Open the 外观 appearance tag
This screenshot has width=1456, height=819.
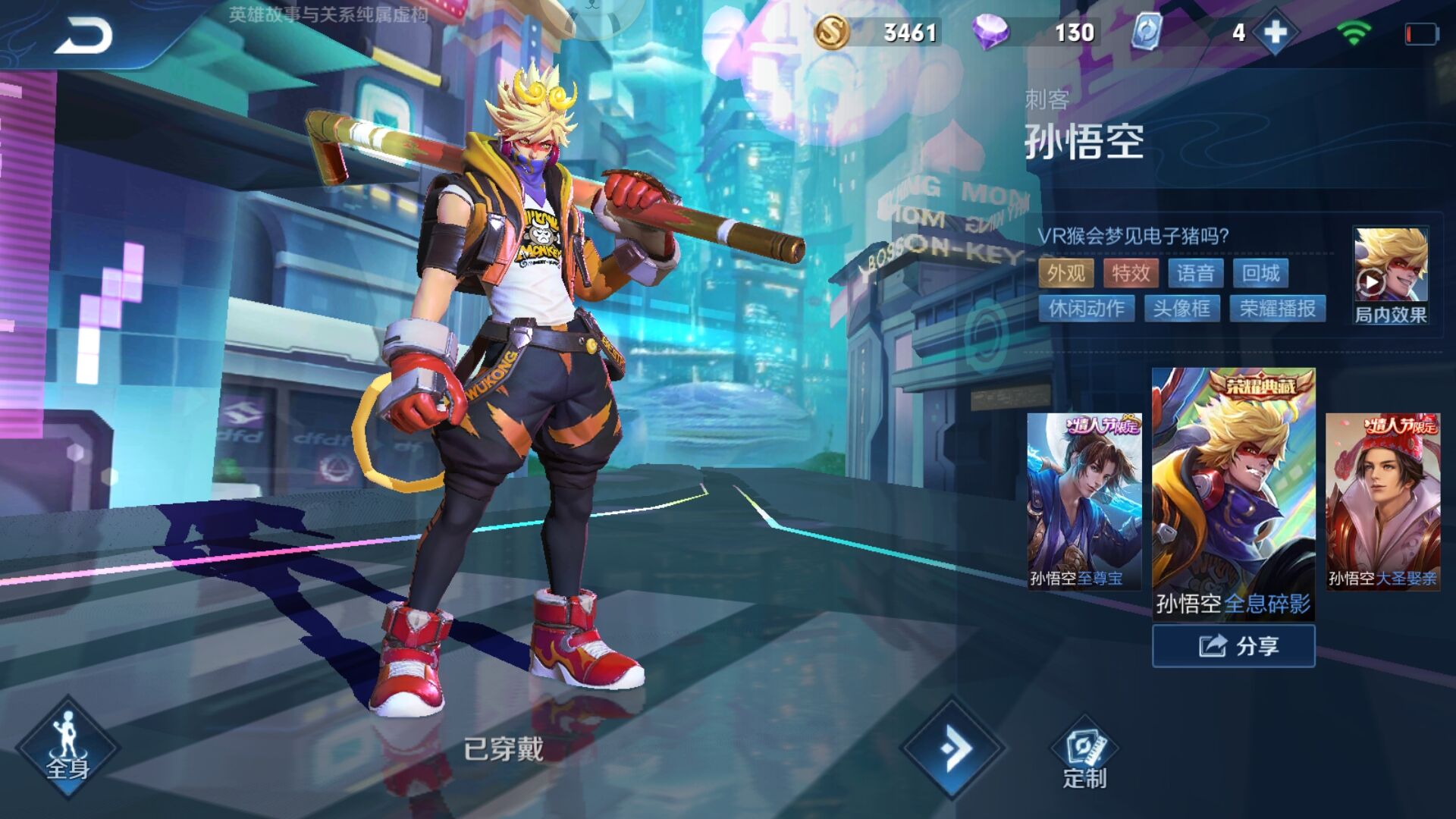[x=1065, y=273]
